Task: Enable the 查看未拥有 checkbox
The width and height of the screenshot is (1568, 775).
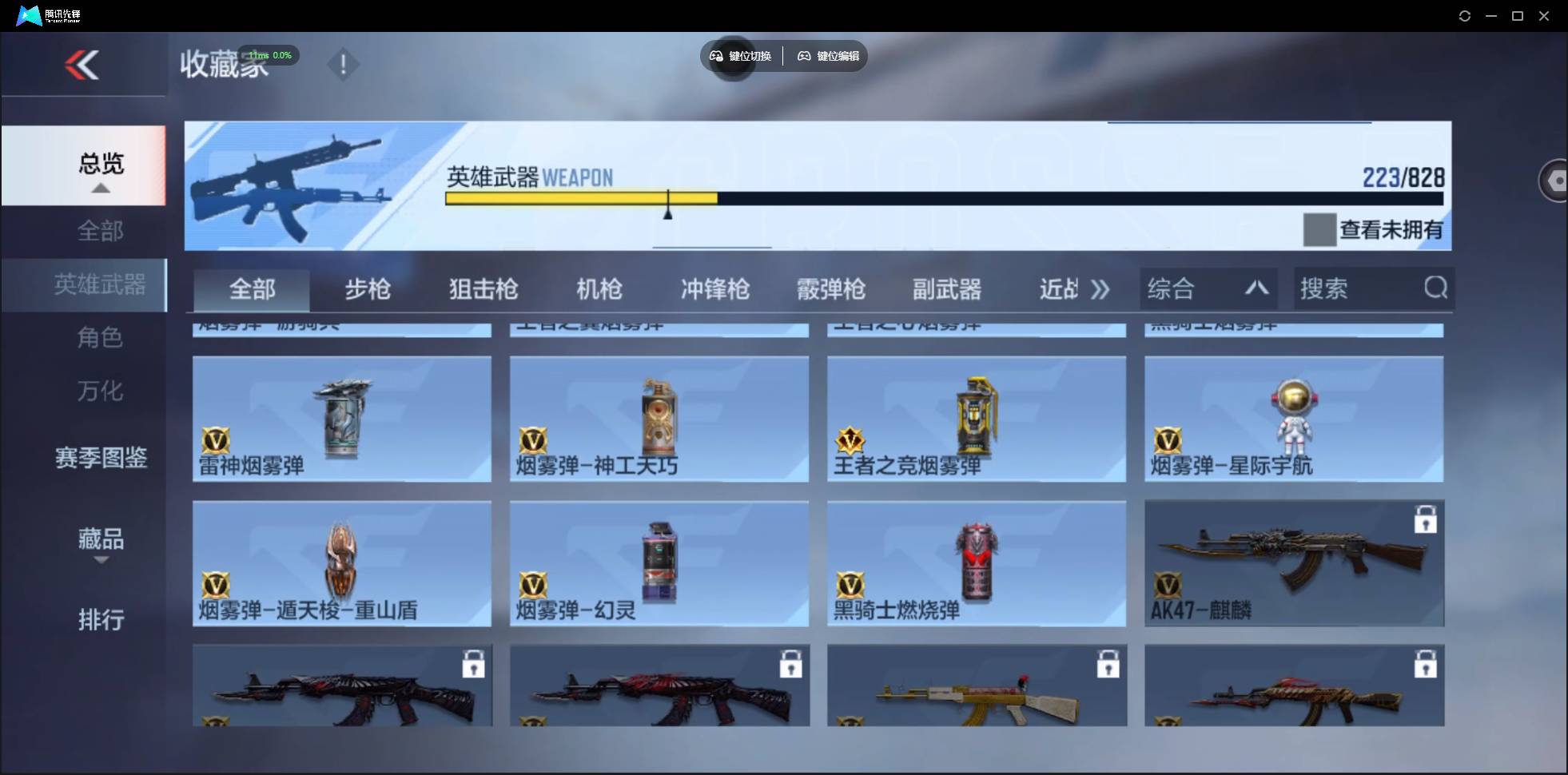Action: 1319,230
